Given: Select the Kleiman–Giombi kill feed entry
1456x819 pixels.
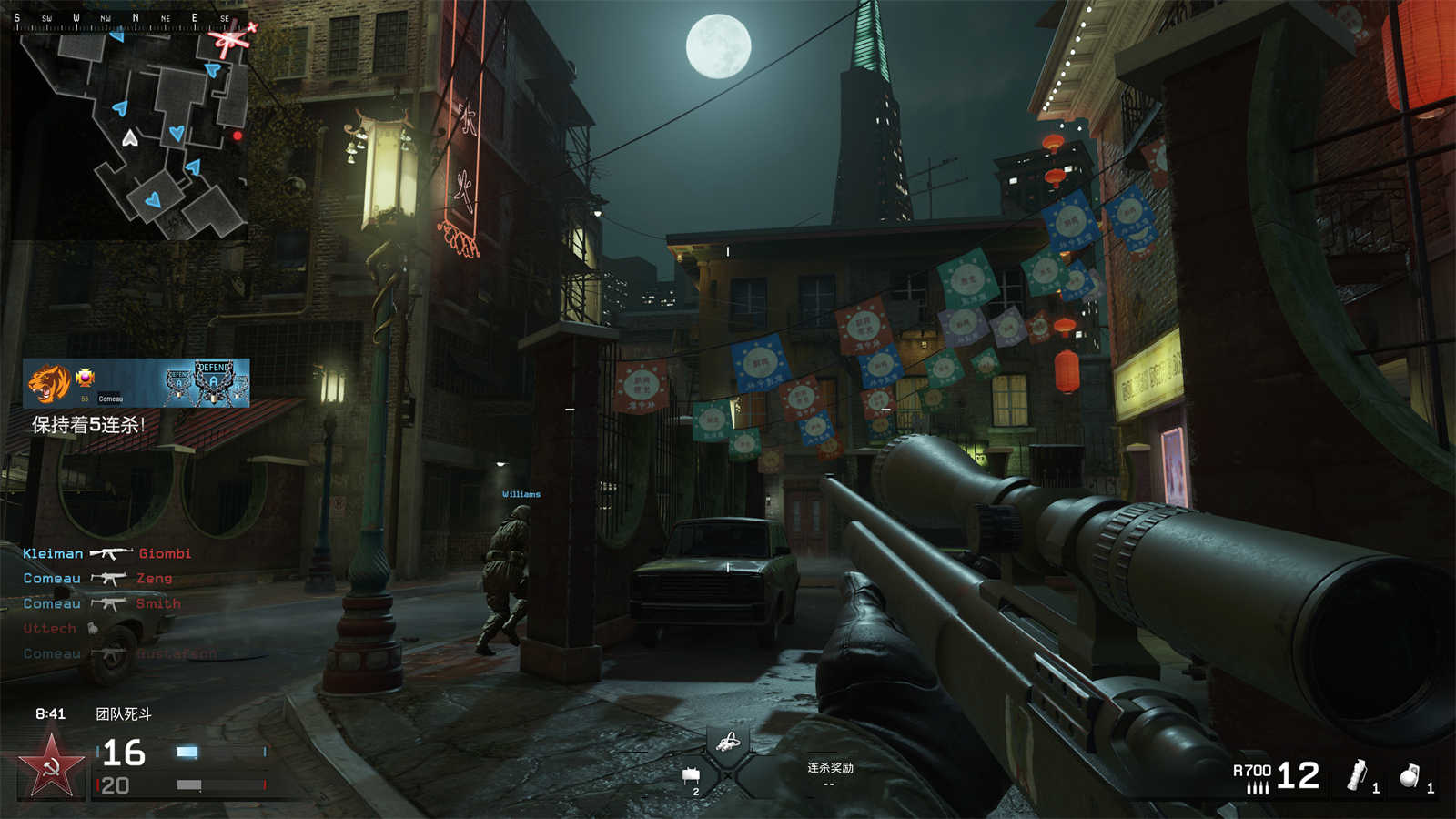Looking at the screenshot, I should pyautogui.click(x=106, y=553).
